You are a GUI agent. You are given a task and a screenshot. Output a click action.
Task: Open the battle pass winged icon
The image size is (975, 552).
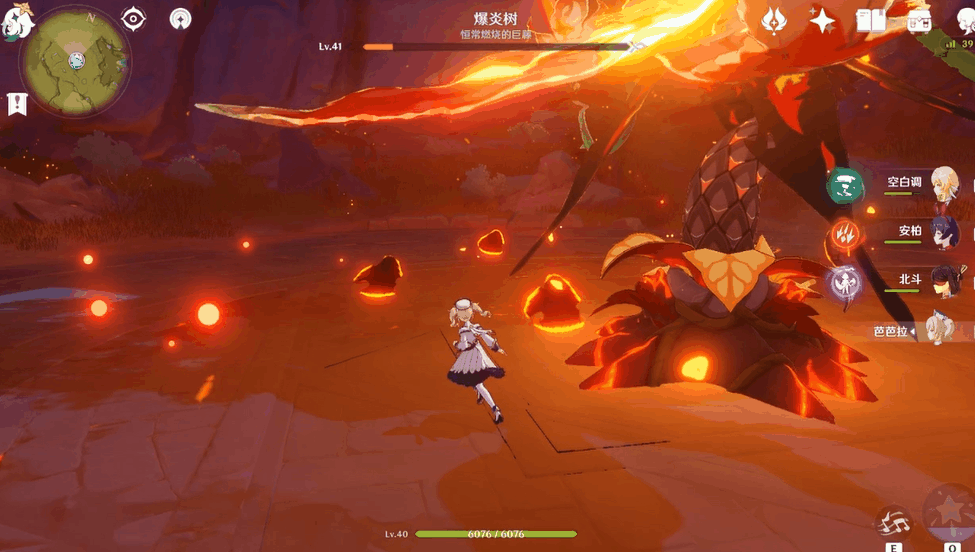(773, 20)
